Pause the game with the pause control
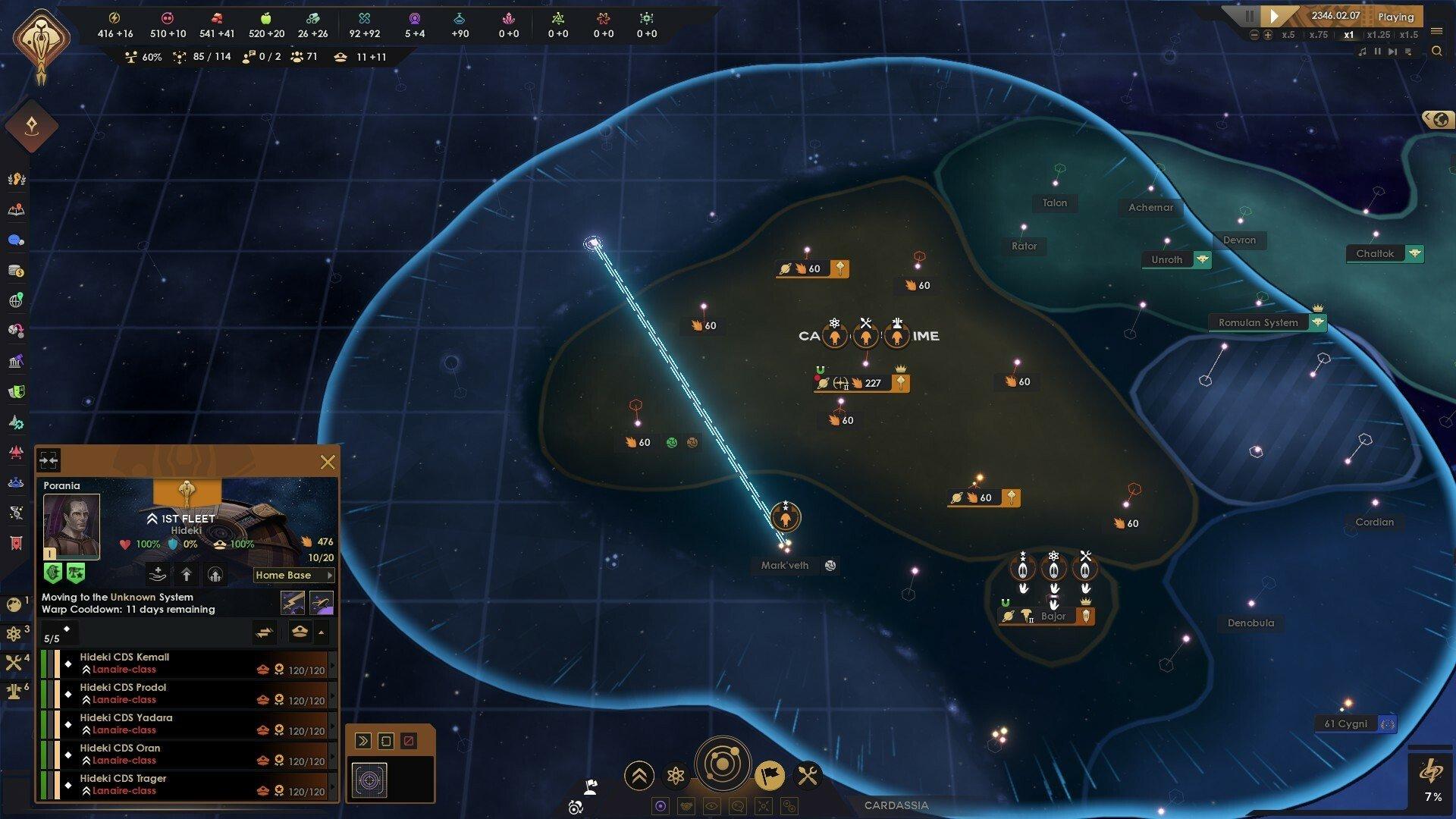 click(1249, 16)
